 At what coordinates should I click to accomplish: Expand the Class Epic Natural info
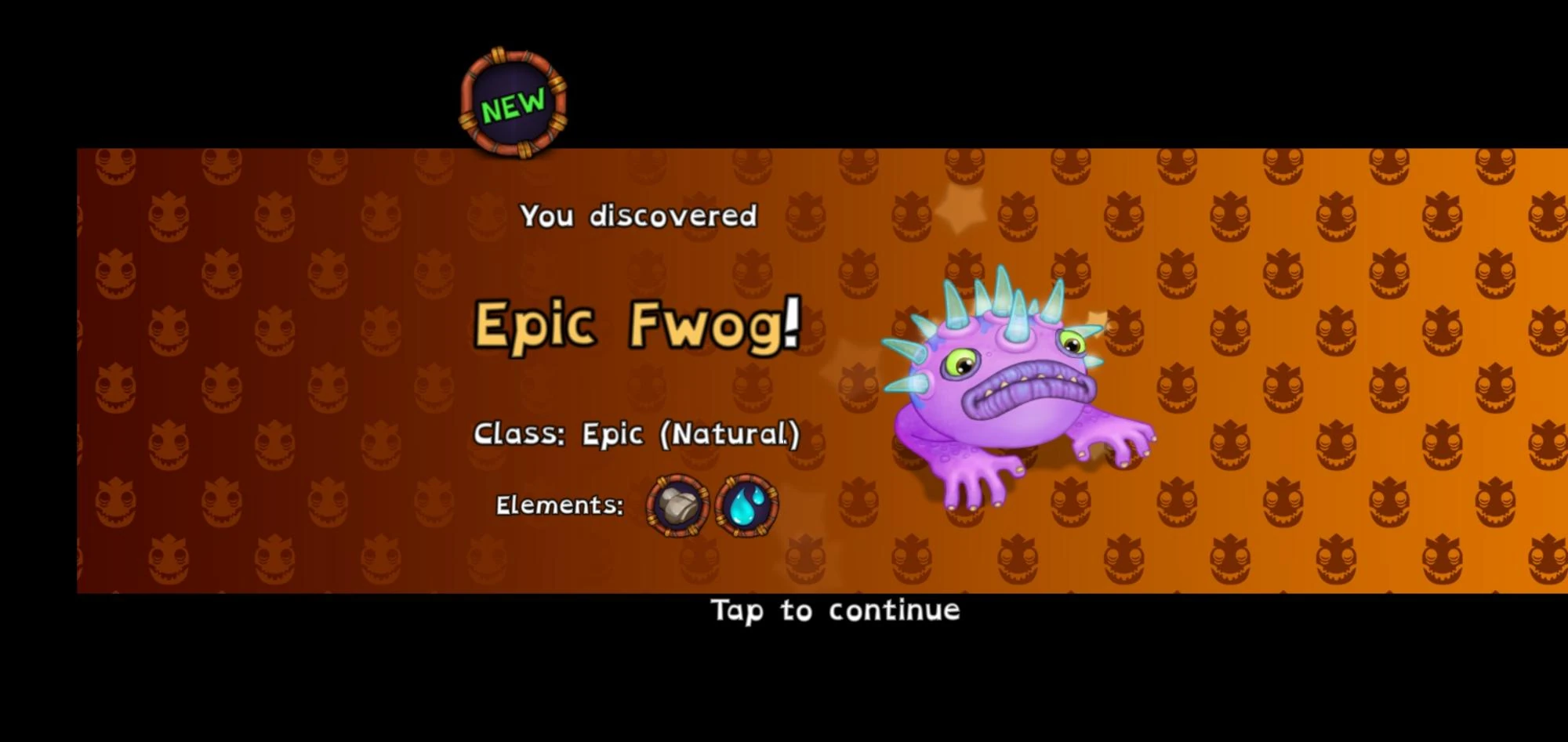637,433
